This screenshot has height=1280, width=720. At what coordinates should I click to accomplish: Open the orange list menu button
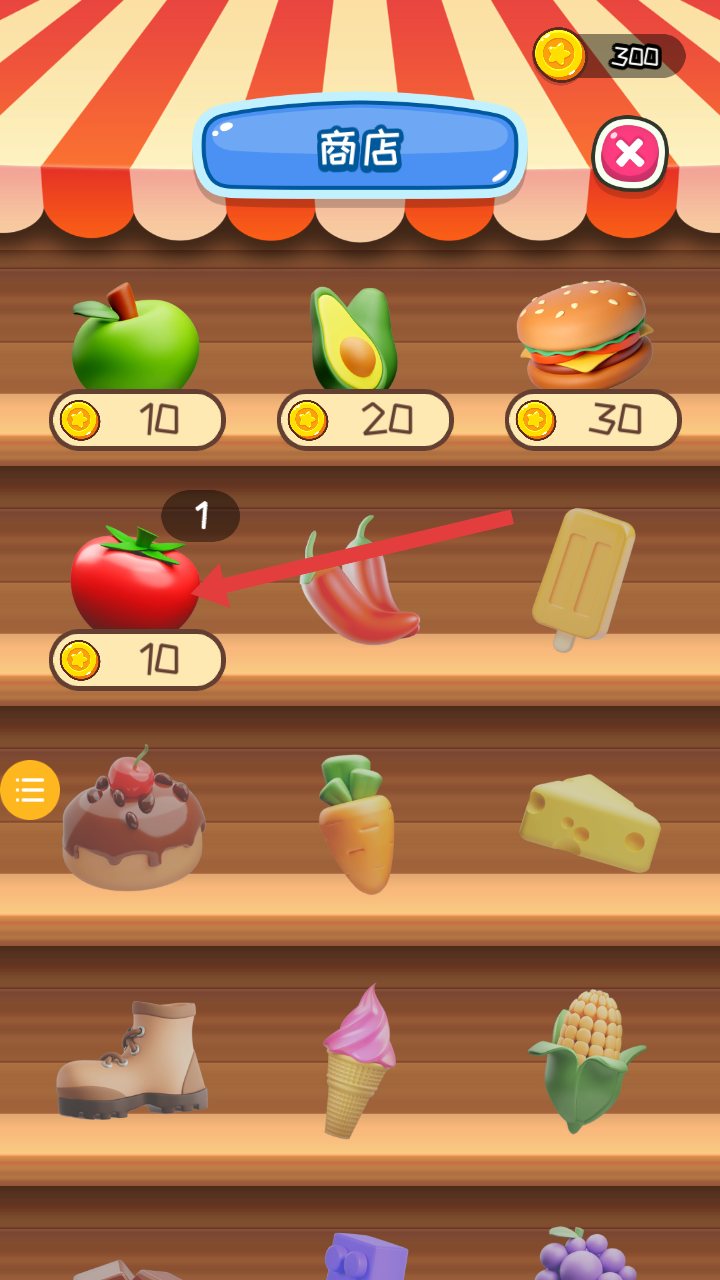tap(30, 790)
